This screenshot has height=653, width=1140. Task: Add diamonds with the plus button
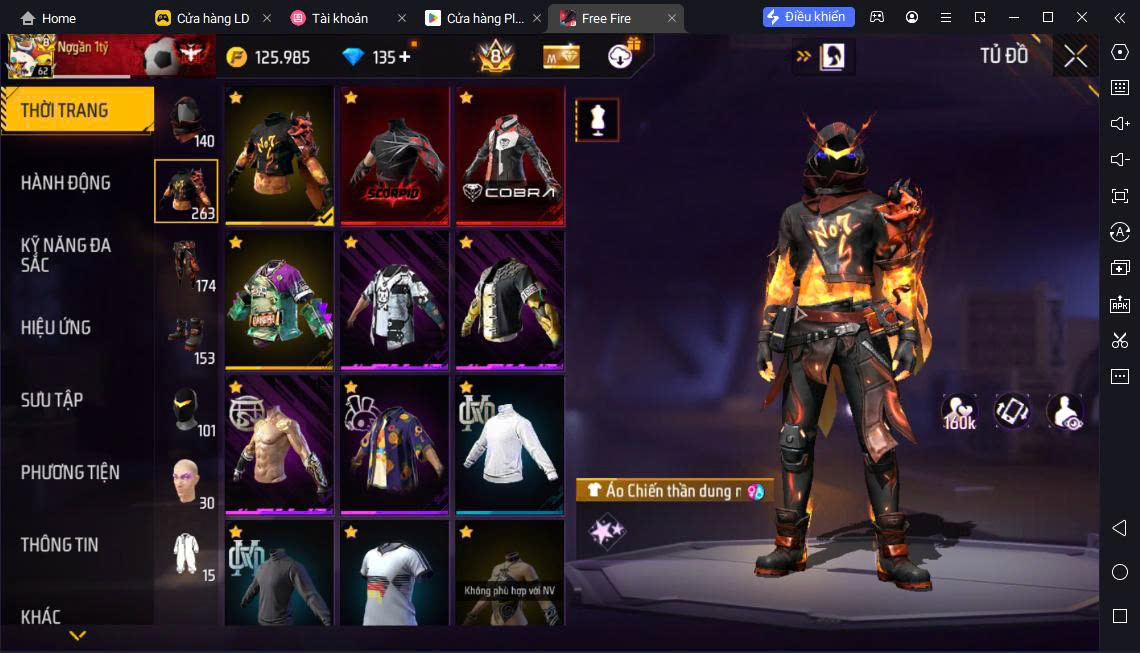pos(405,57)
